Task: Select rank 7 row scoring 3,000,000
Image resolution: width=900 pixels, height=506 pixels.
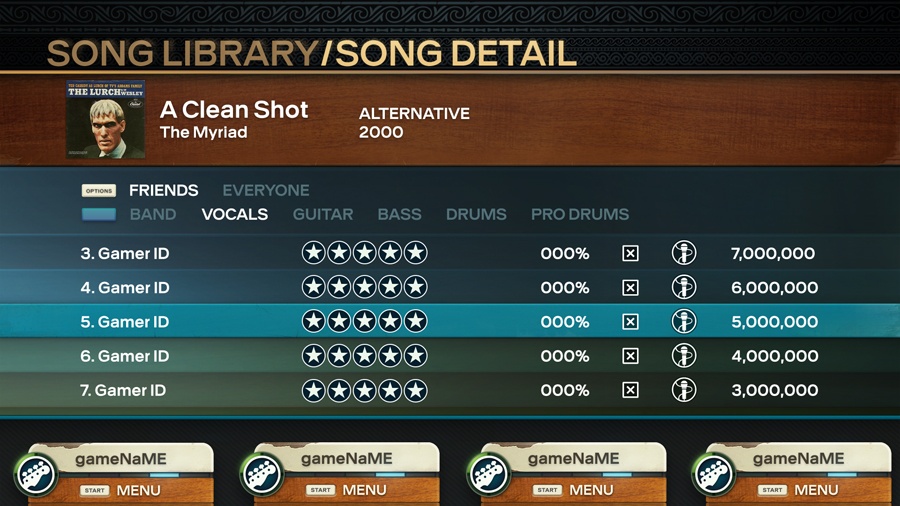Action: (448, 390)
